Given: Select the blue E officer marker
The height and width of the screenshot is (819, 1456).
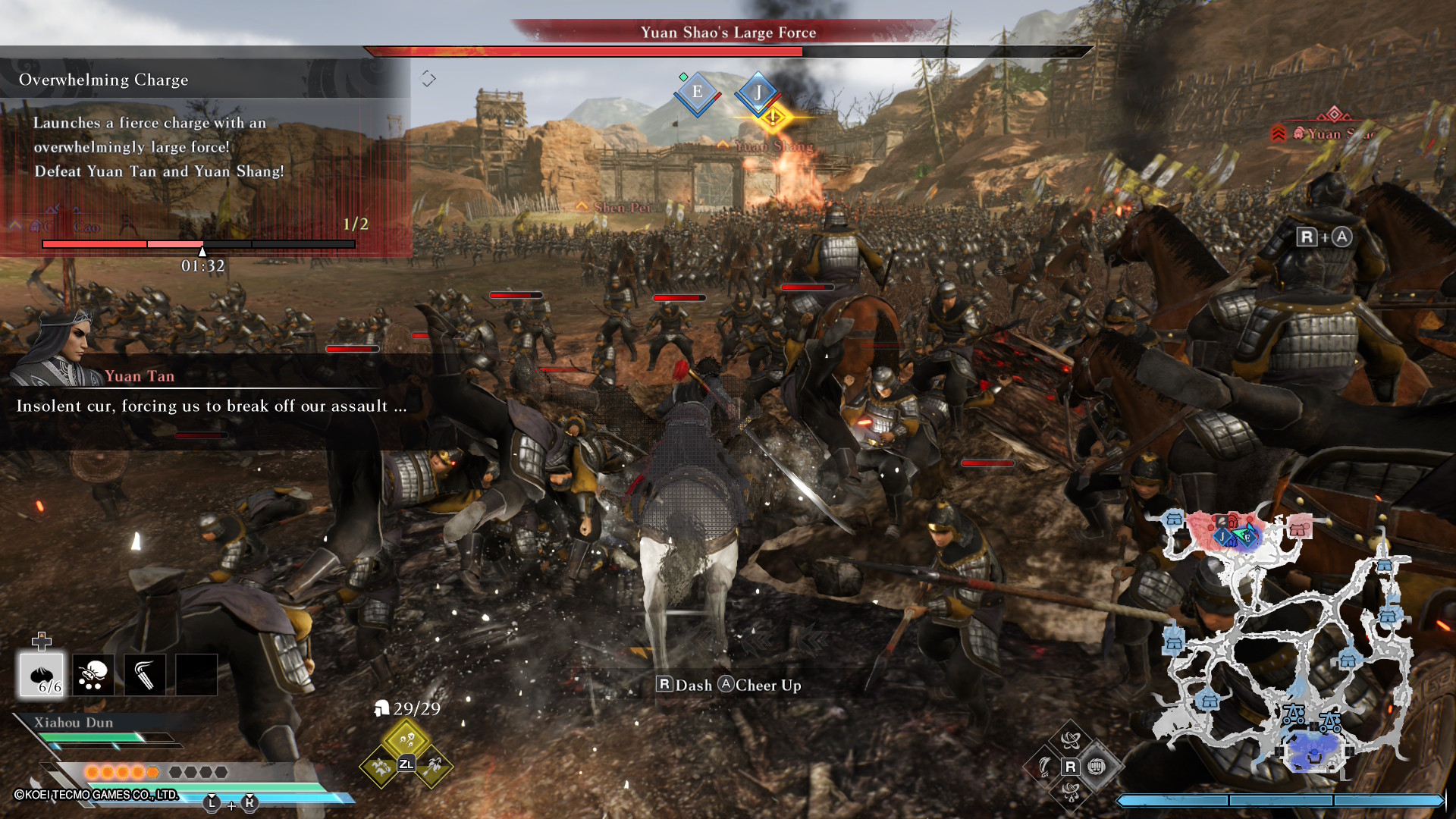Looking at the screenshot, I should point(697,93).
